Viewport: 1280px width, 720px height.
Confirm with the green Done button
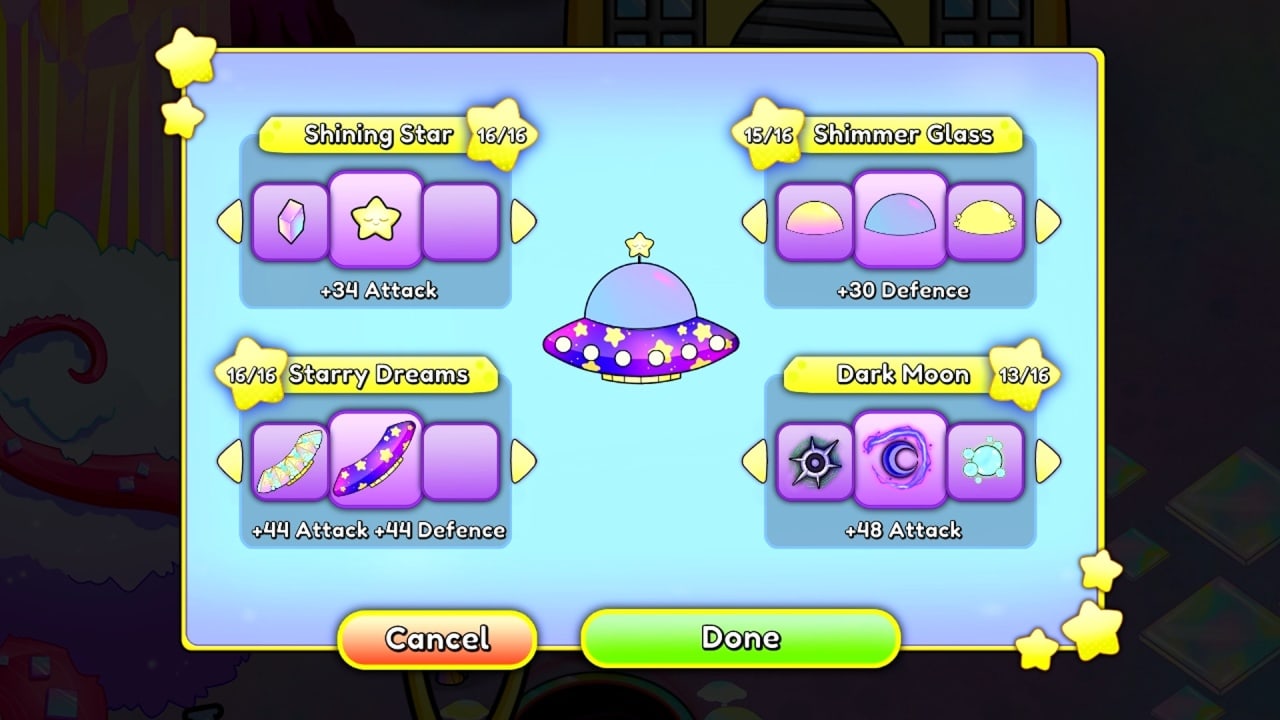(x=740, y=638)
